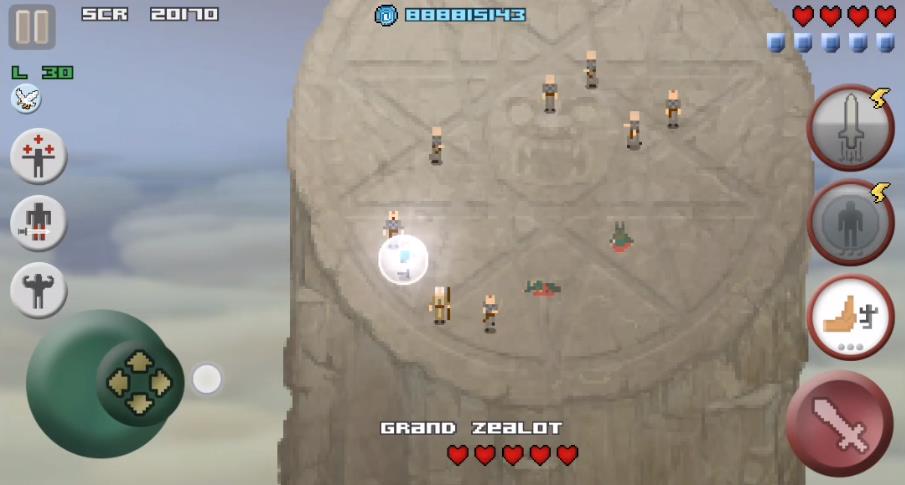Click the directional arrows joystick pad

pyautogui.click(x=139, y=382)
